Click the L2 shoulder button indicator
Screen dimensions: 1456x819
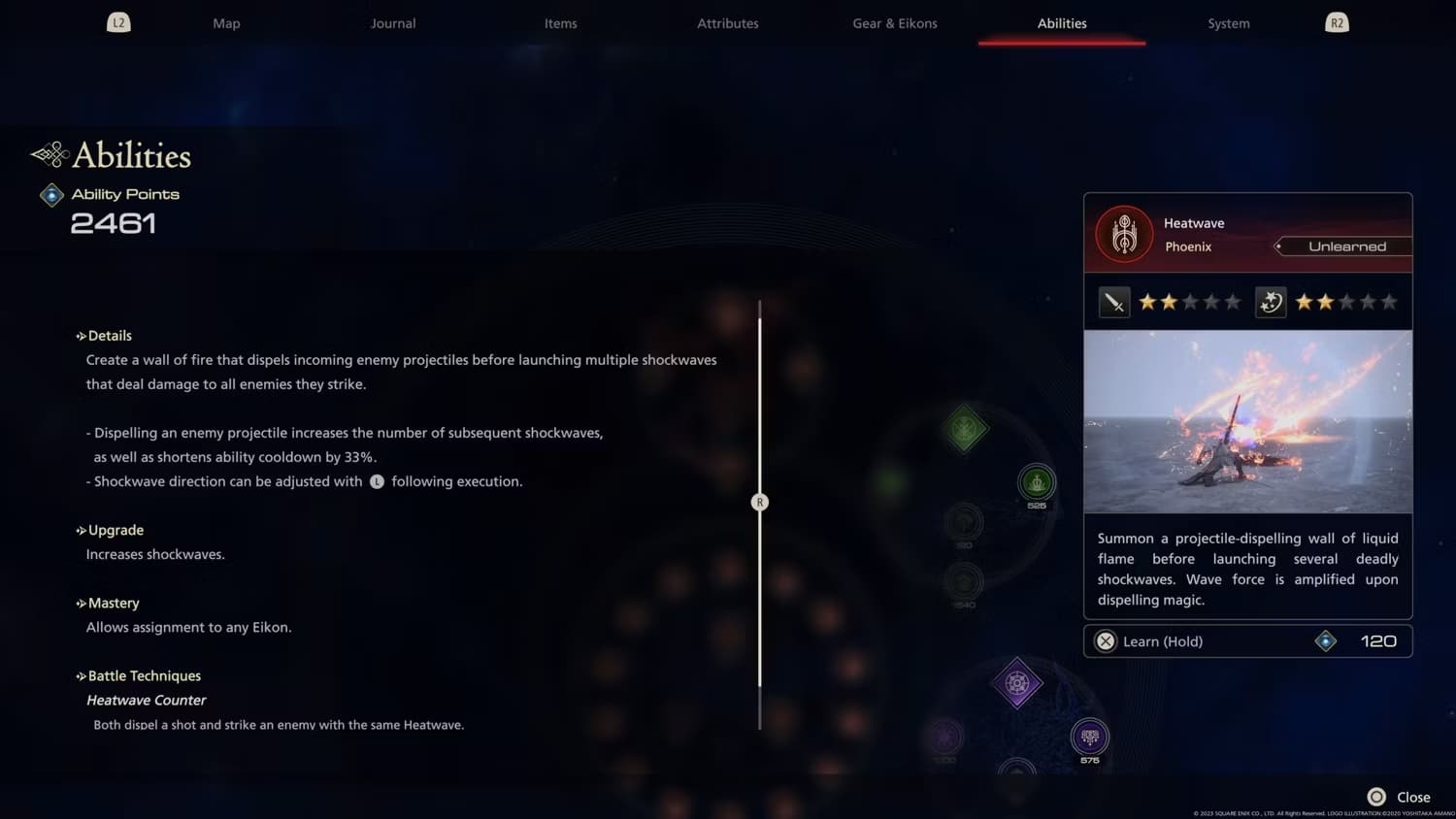[x=118, y=21]
